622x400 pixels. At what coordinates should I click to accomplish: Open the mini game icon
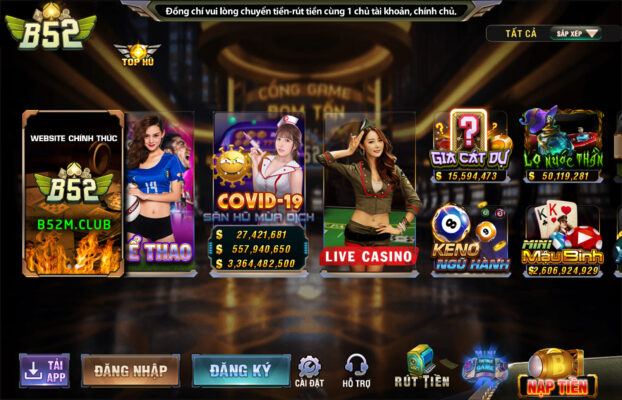point(486,364)
